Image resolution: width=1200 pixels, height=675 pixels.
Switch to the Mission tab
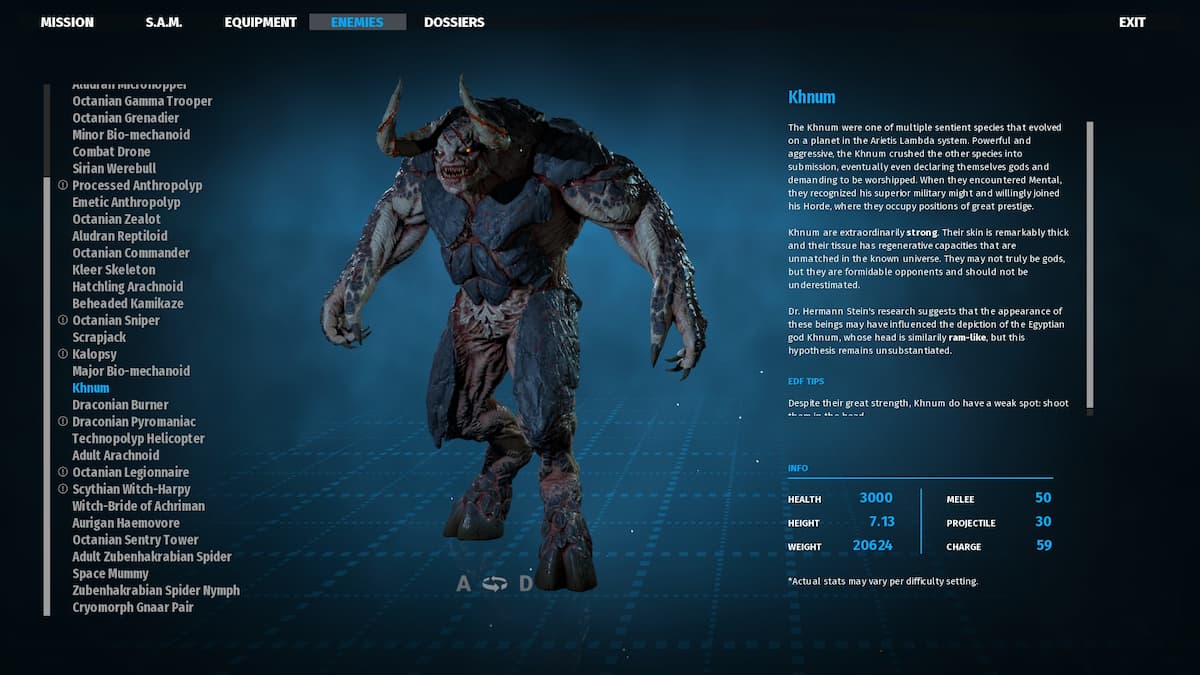click(x=67, y=22)
